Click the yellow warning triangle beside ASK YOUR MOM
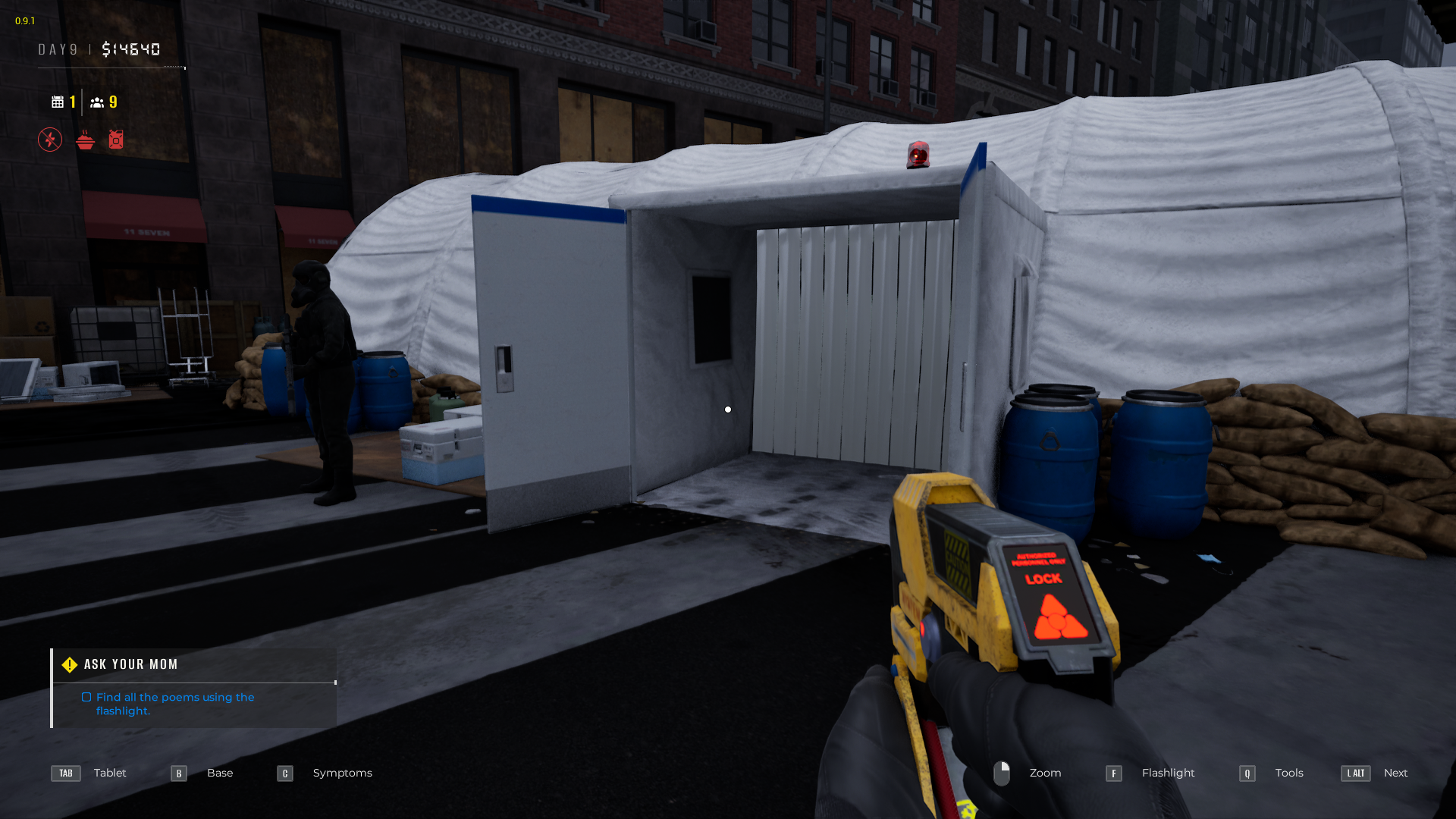 pyautogui.click(x=69, y=664)
